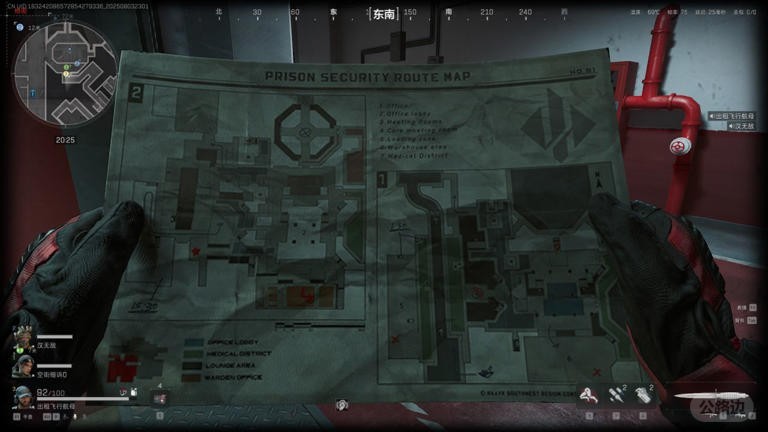Click the compass heading bar
Viewport: 768px width, 432px height.
tap(383, 14)
